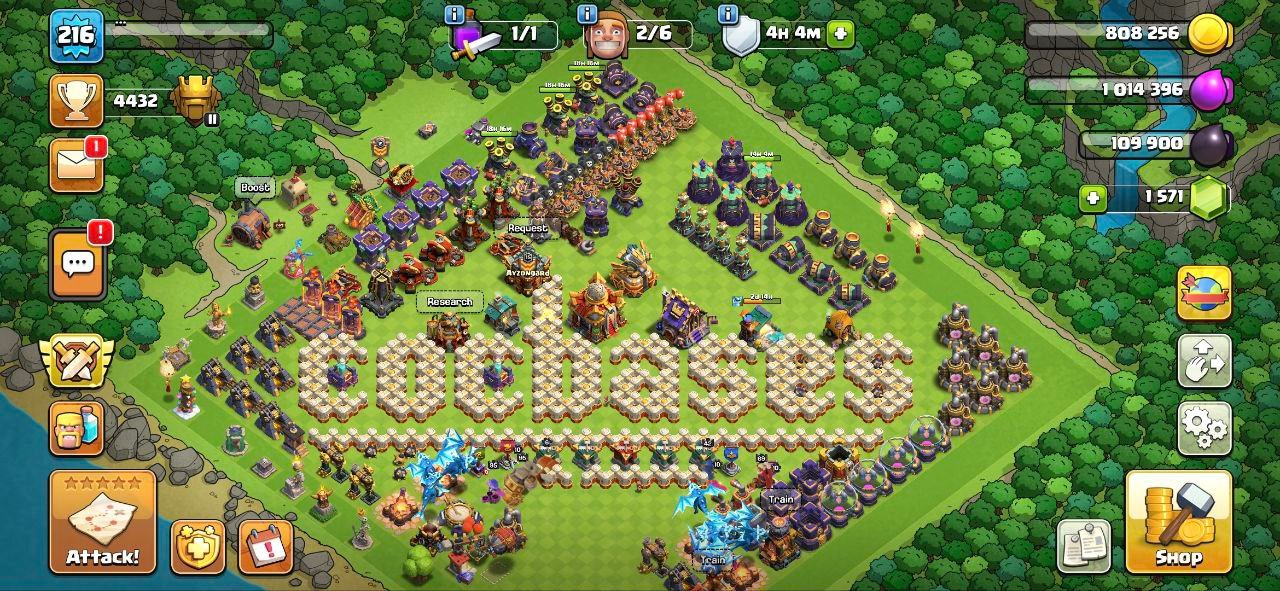Show army info via sword icon
The width and height of the screenshot is (1280, 591).
pos(474,39)
